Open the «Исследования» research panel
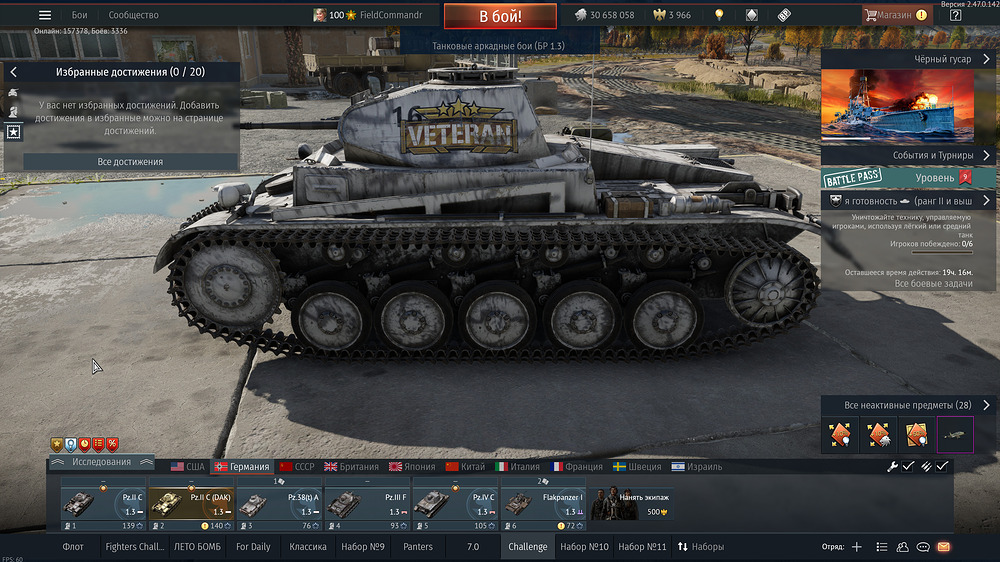Viewport: 1000px width, 562px height. tap(101, 462)
